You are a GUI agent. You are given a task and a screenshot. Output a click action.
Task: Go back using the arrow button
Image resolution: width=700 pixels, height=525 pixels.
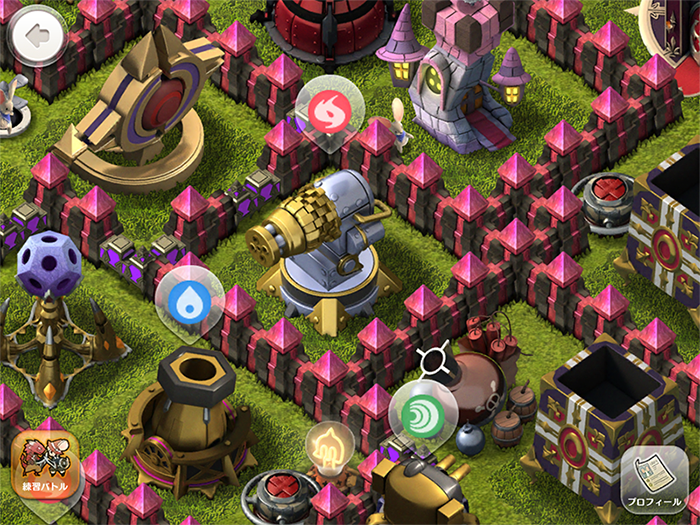click(x=37, y=37)
